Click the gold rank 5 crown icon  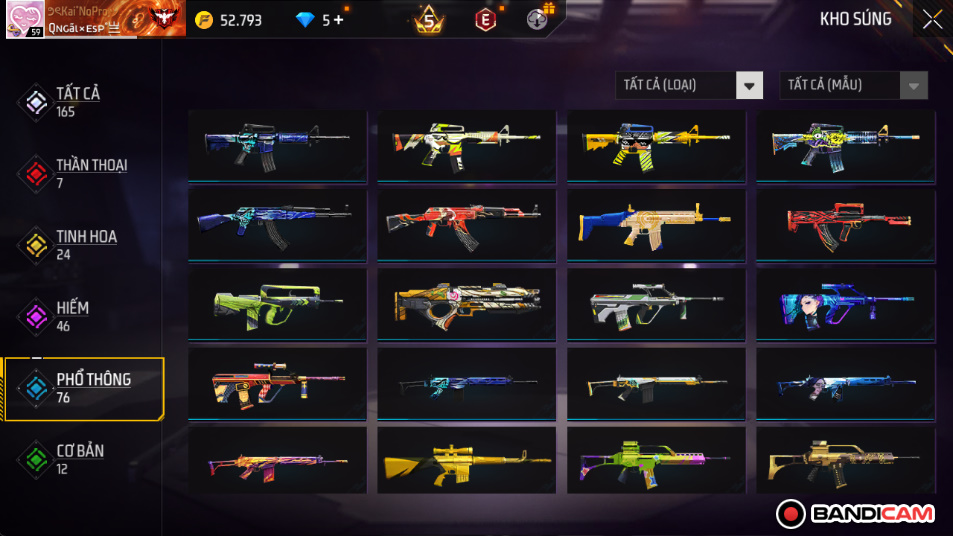coord(430,19)
